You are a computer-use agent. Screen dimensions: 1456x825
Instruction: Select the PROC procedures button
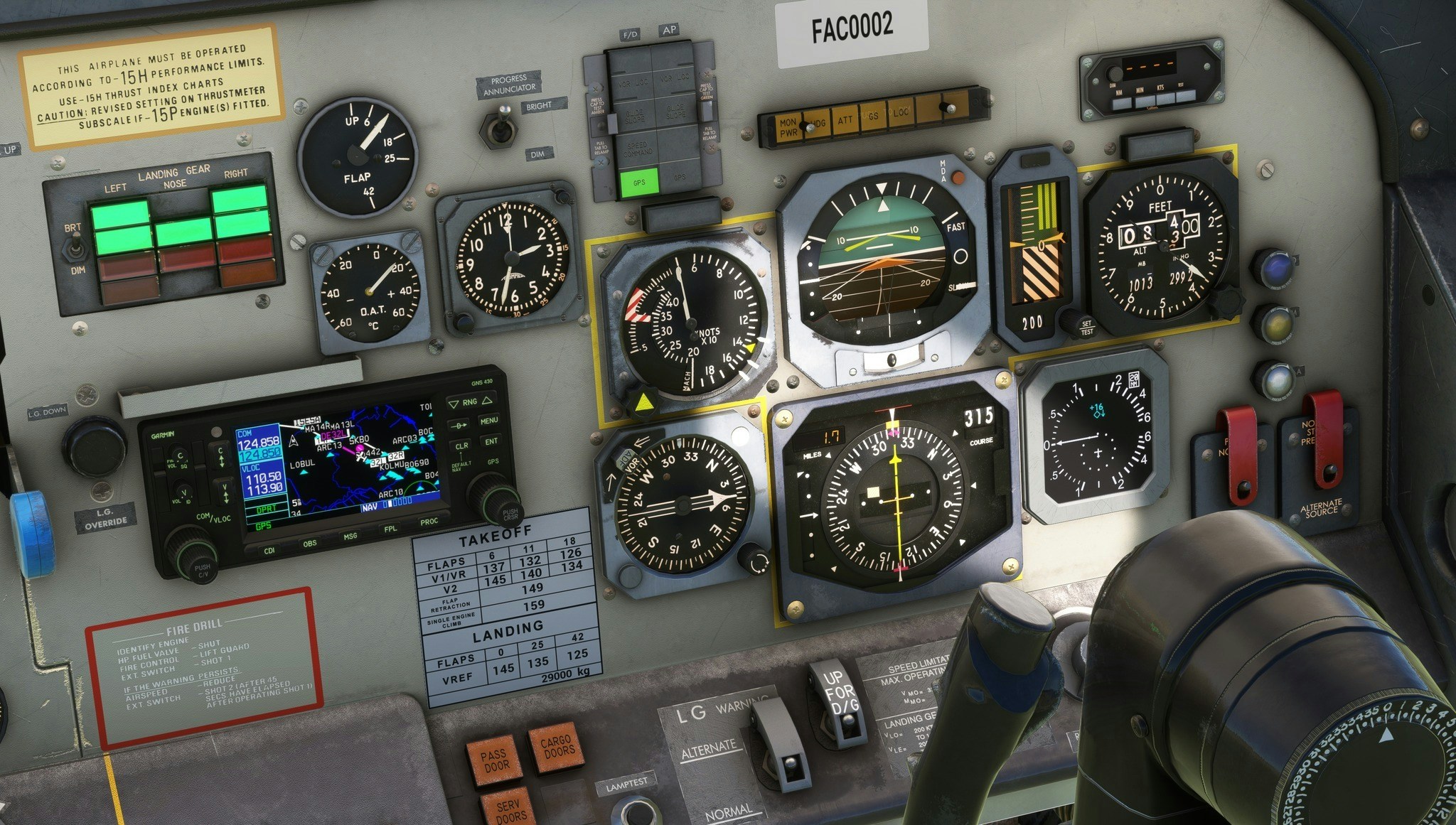click(429, 522)
